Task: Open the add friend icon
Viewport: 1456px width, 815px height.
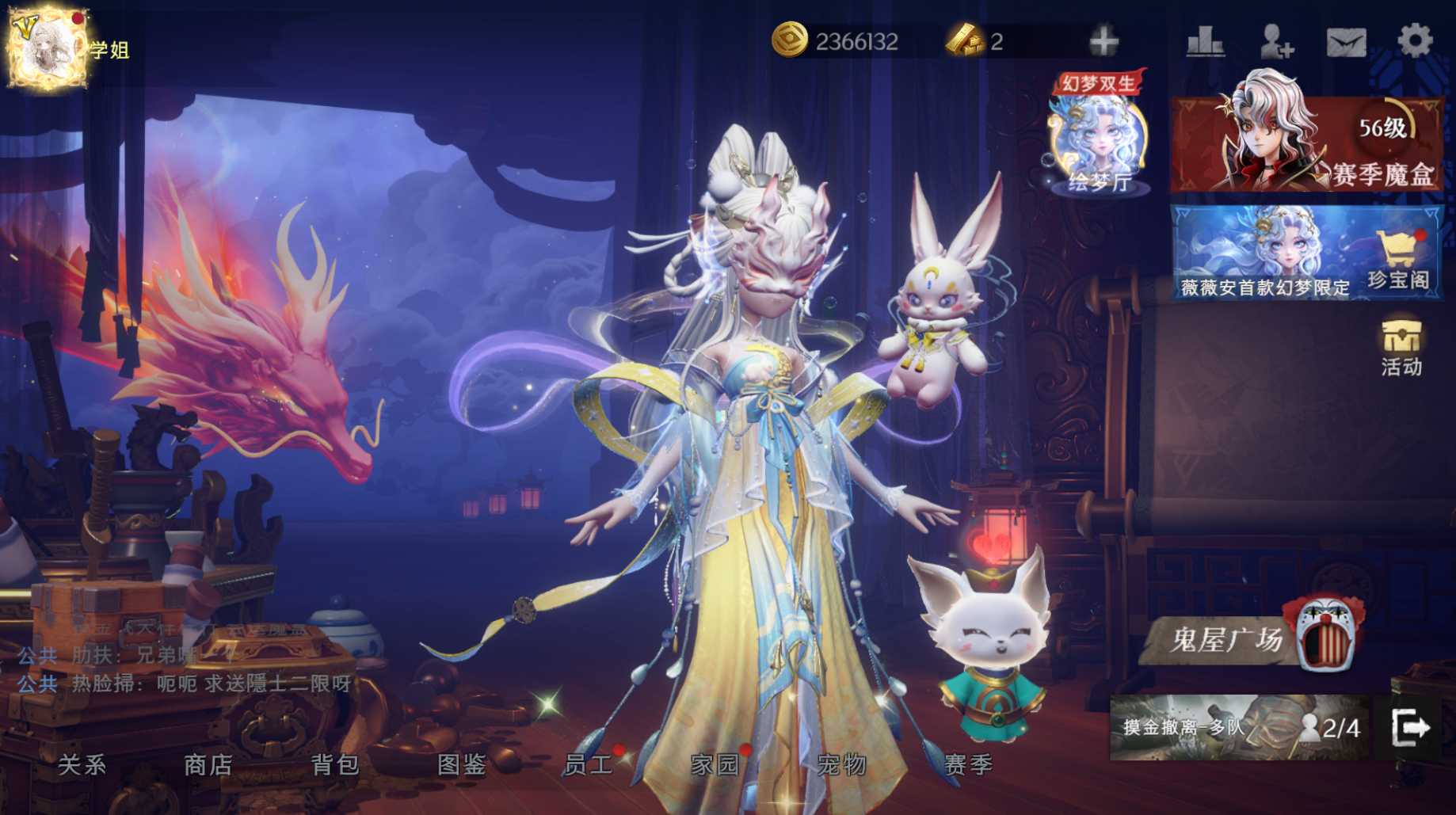Action: pyautogui.click(x=1276, y=41)
